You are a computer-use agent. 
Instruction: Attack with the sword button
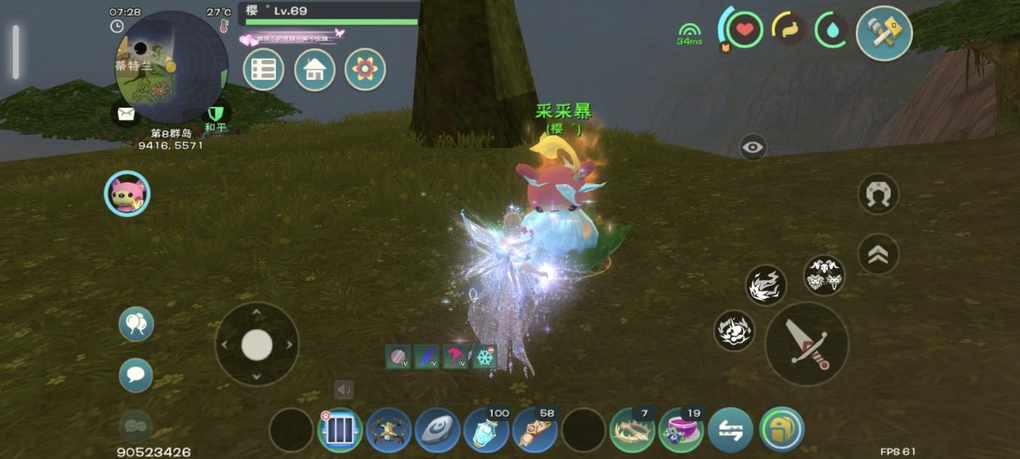pos(806,343)
